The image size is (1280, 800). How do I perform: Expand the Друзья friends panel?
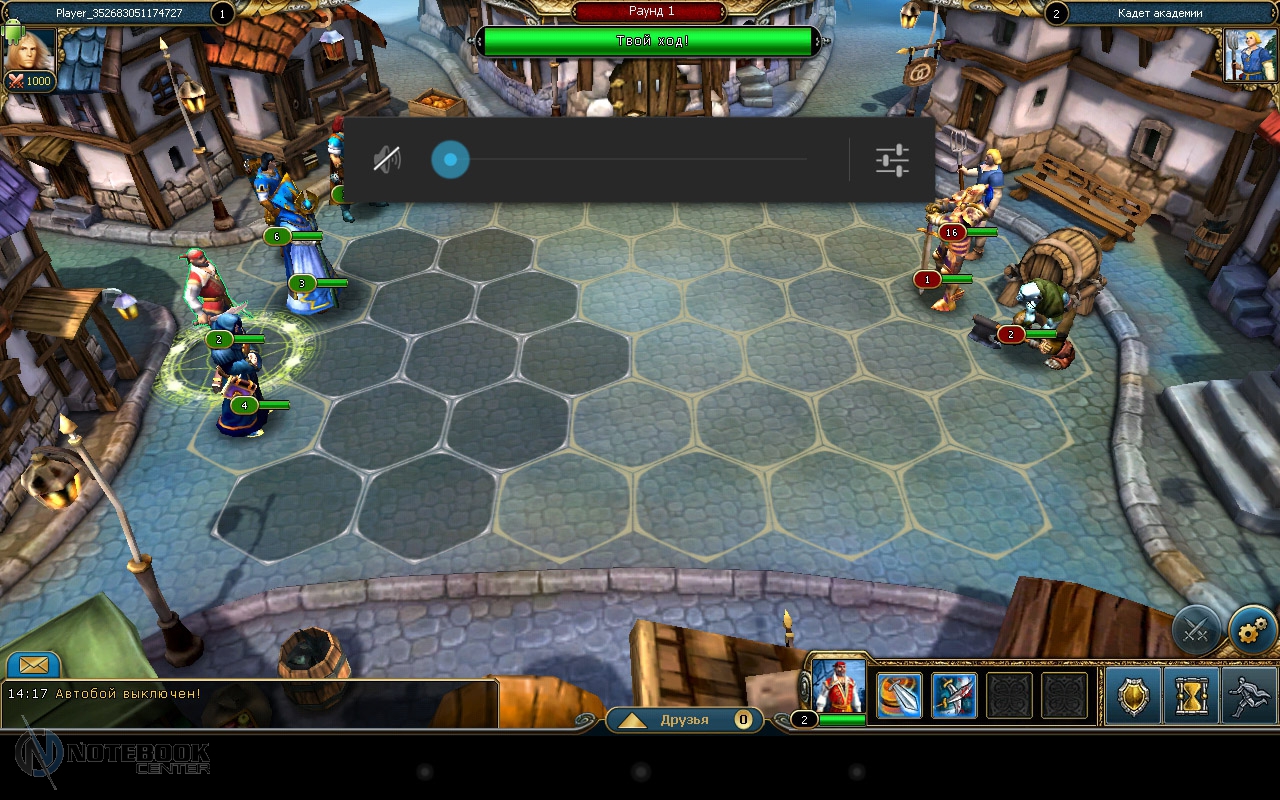pos(684,720)
